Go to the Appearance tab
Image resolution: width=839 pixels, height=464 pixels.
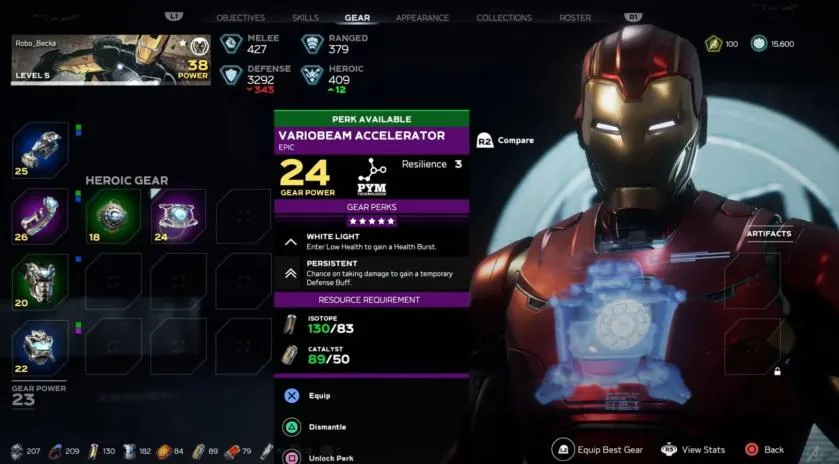pyautogui.click(x=421, y=18)
